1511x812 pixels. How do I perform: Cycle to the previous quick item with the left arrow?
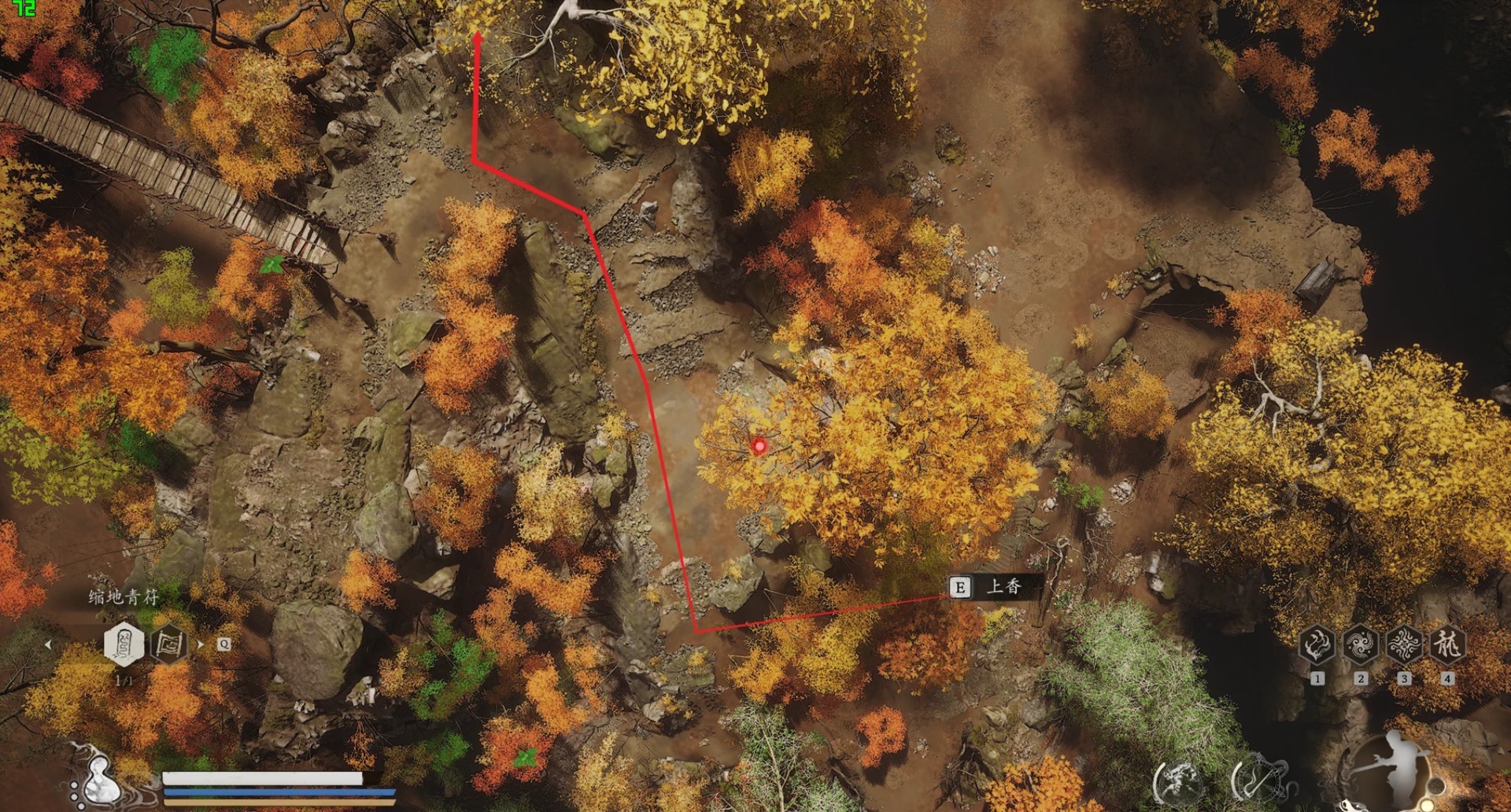48,644
